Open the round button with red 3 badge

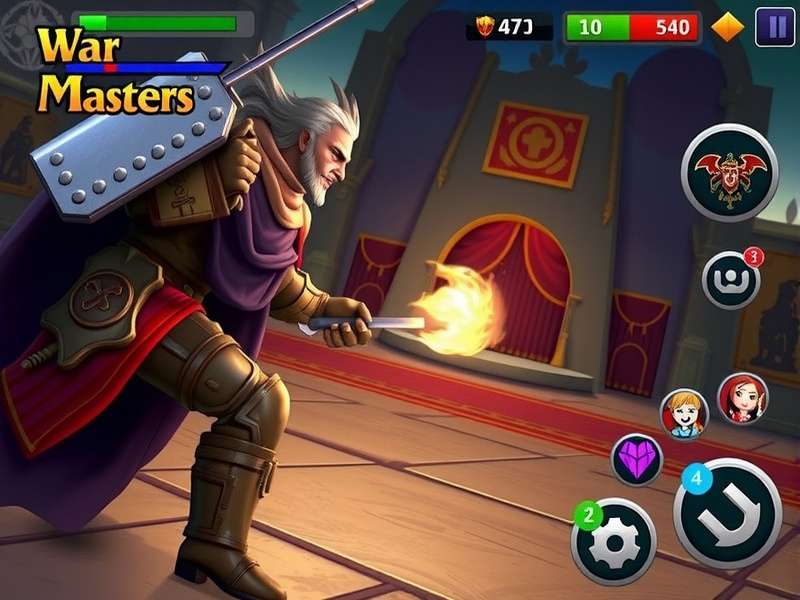(731, 280)
